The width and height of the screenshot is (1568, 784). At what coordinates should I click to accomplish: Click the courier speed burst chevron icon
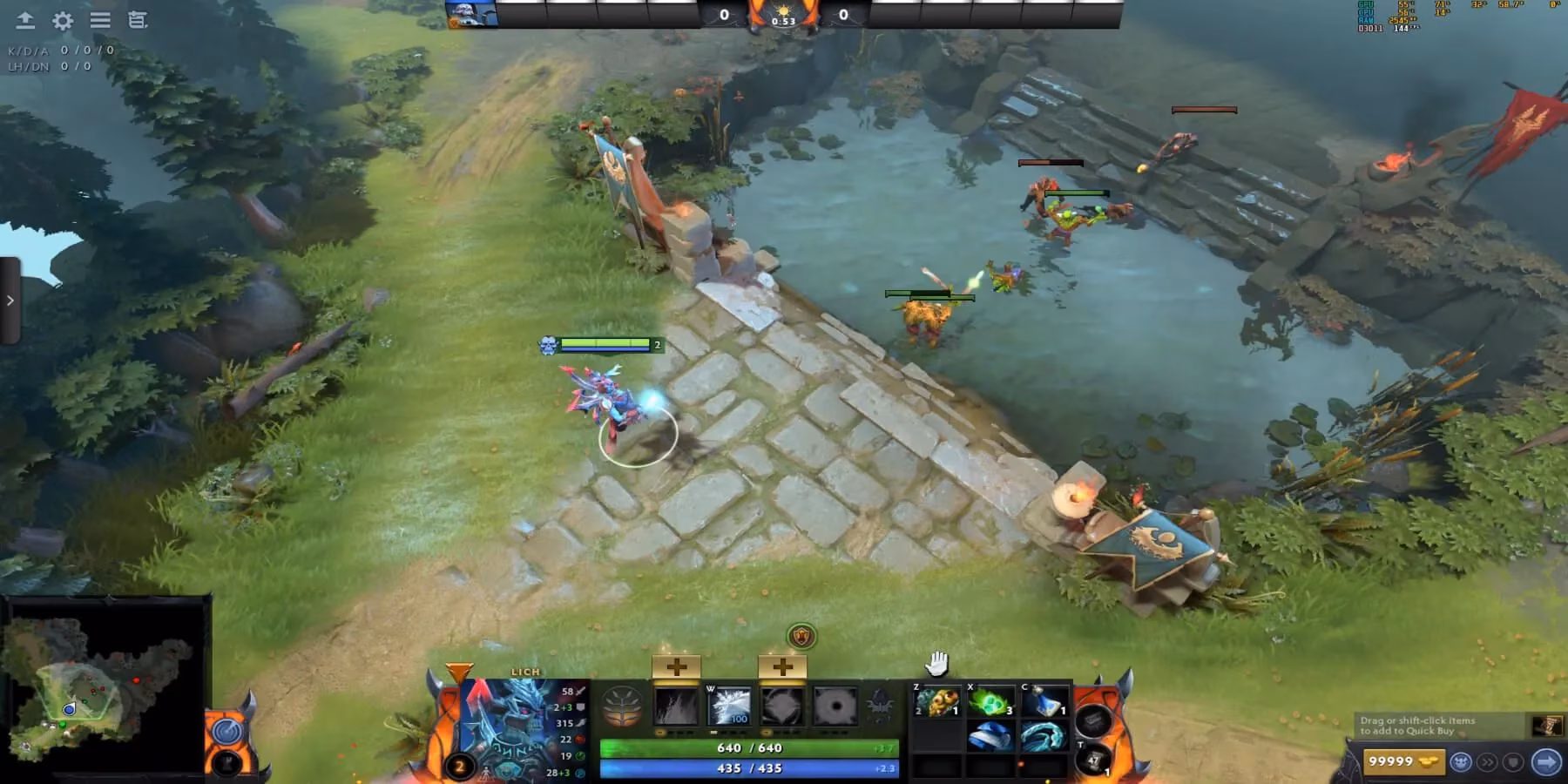point(1488,761)
